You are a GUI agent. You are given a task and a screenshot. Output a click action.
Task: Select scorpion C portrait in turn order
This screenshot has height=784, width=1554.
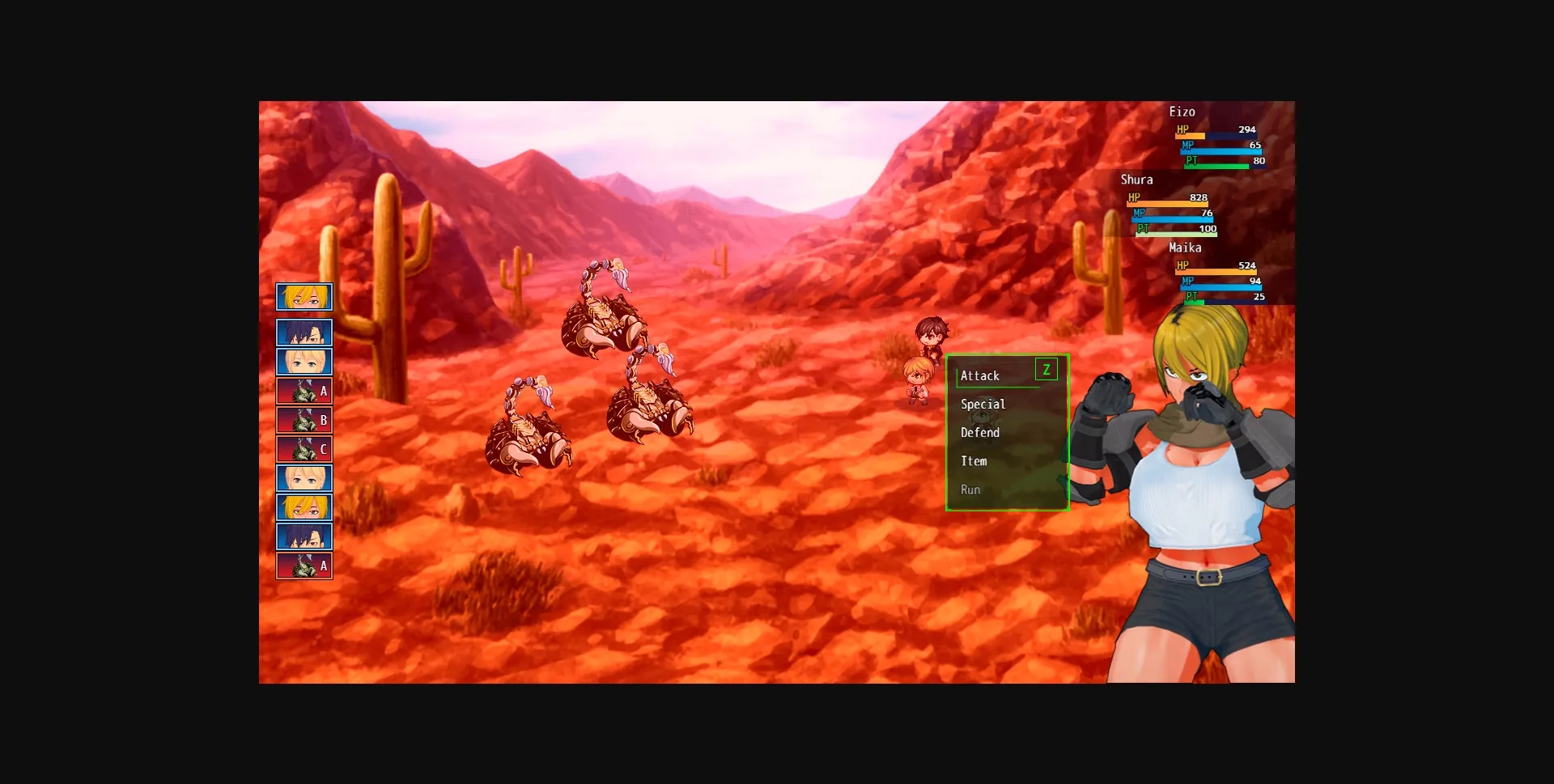304,449
